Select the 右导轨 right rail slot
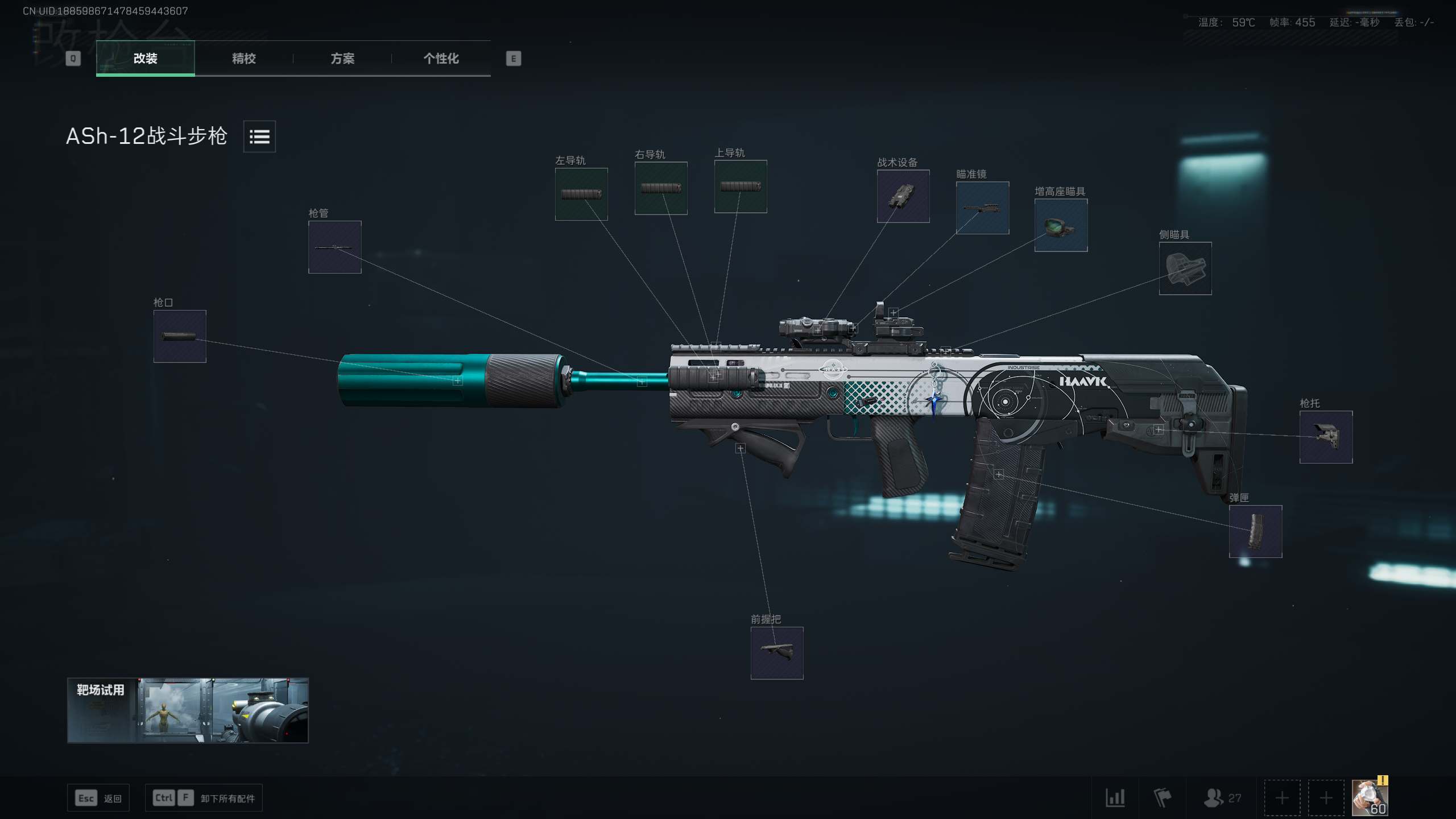1456x819 pixels. [x=661, y=188]
